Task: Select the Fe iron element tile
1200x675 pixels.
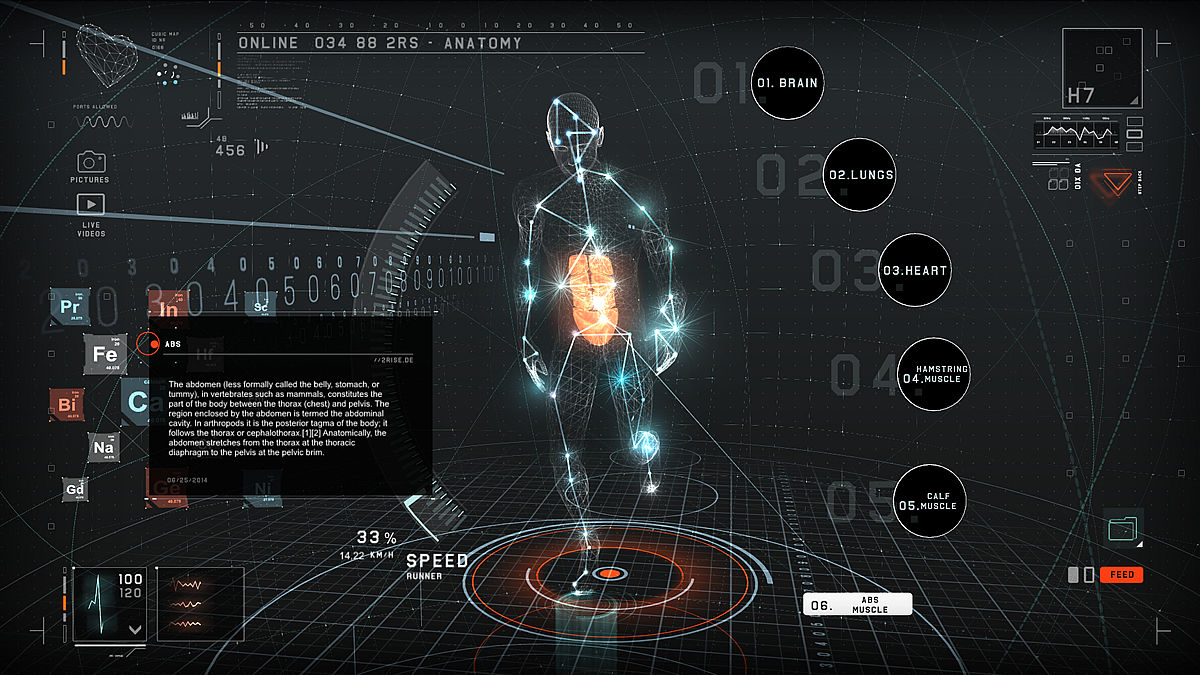Action: tap(105, 354)
